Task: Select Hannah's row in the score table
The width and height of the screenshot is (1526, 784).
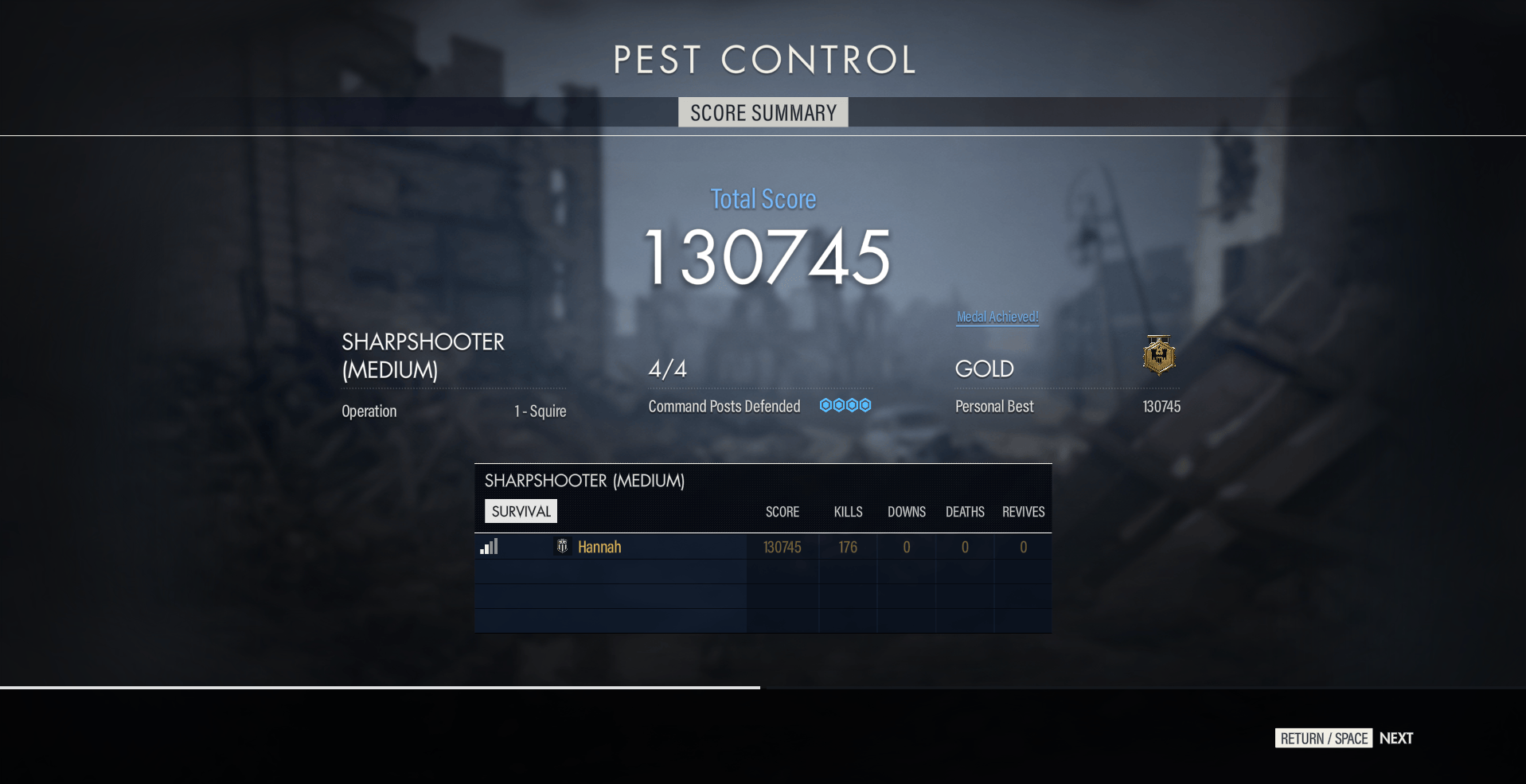Action: click(x=716, y=547)
